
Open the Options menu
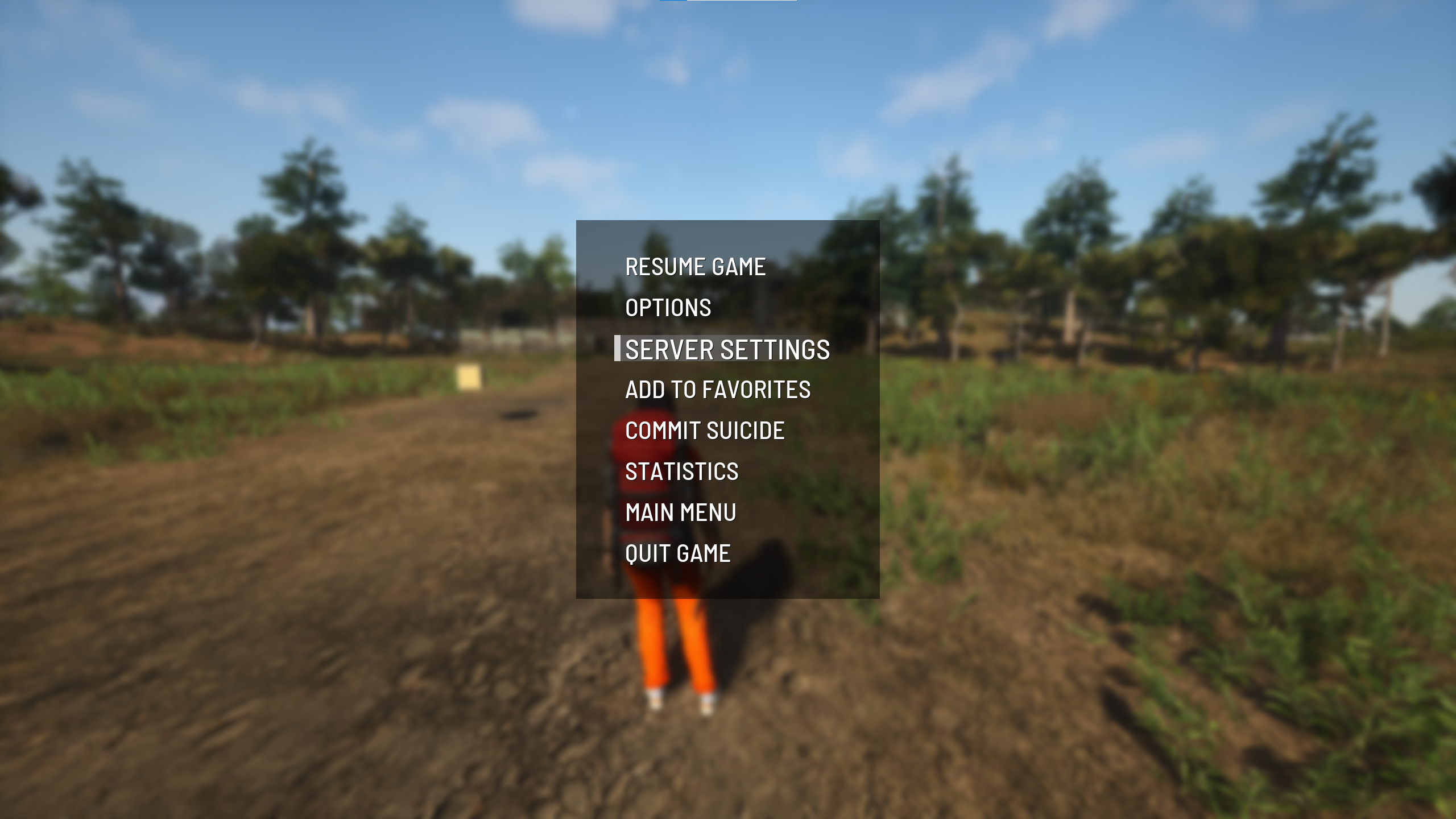tap(668, 308)
